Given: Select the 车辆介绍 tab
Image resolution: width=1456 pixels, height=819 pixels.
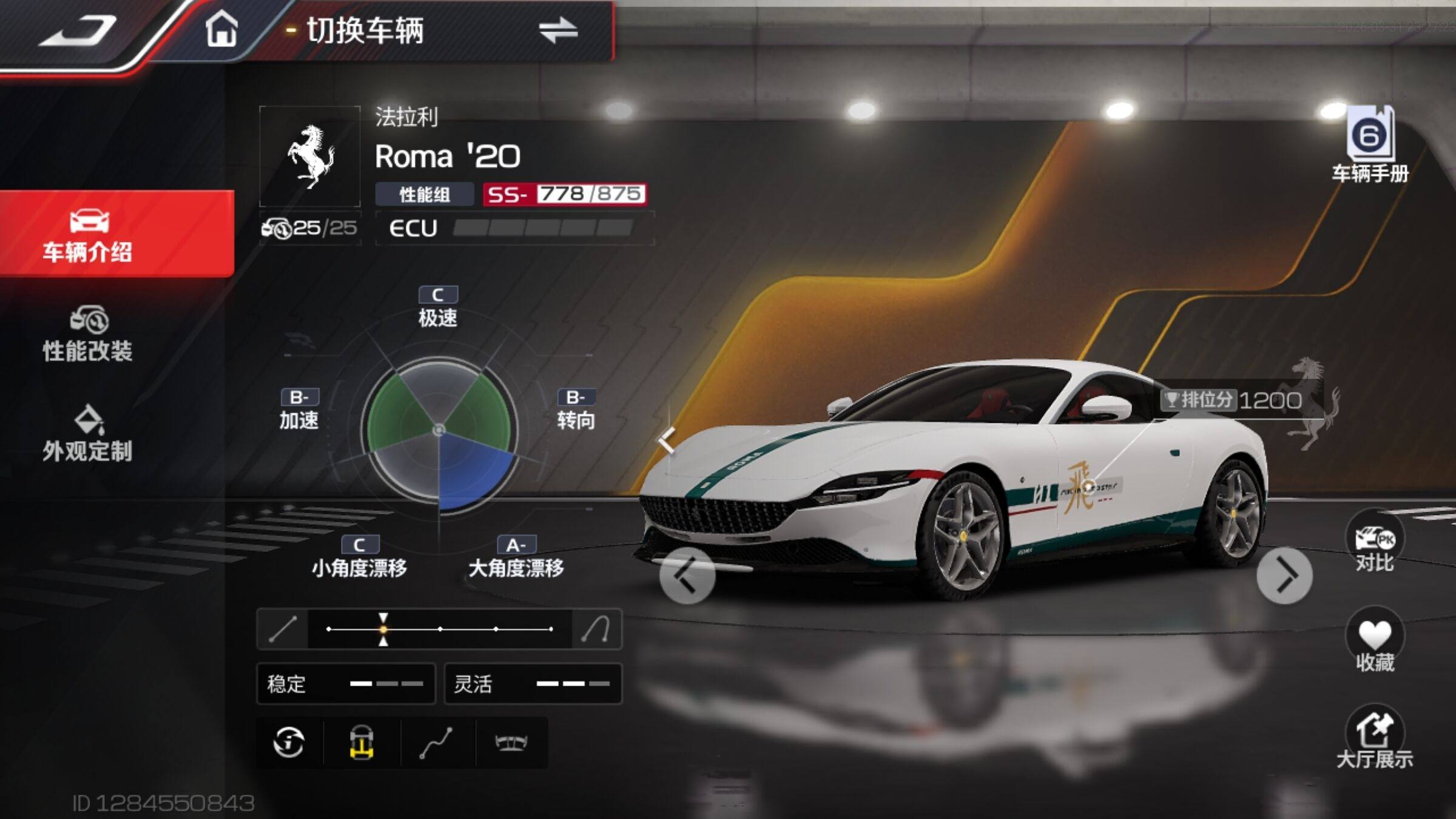Looking at the screenshot, I should point(88,235).
